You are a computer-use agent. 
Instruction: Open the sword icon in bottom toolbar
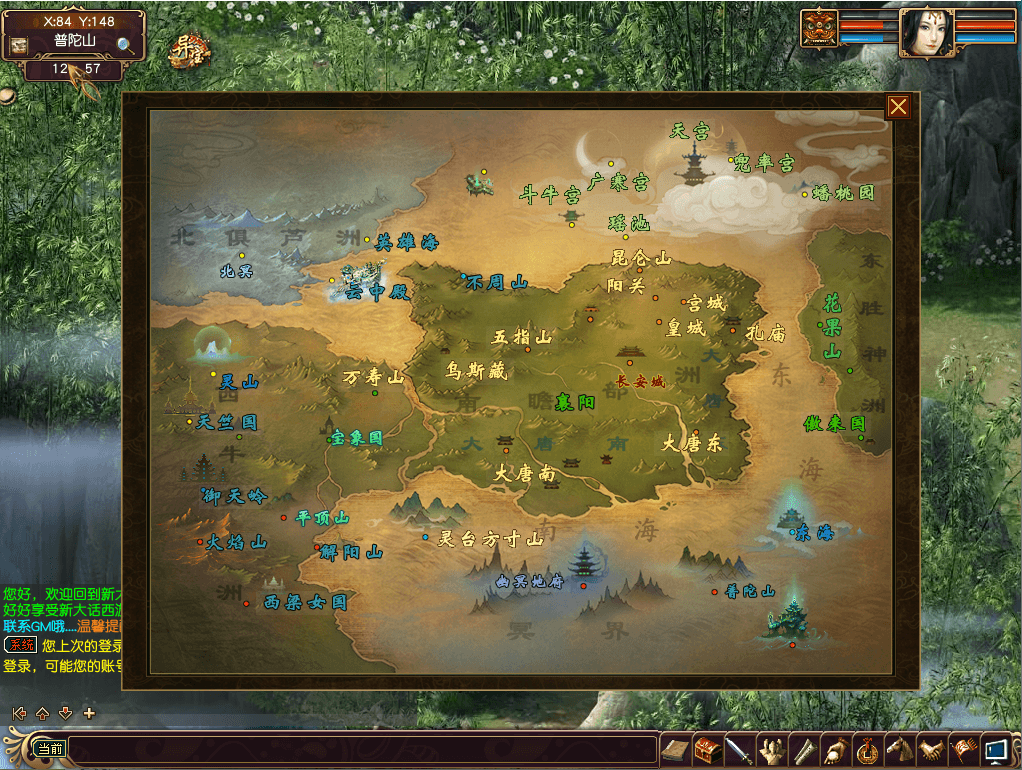point(738,748)
